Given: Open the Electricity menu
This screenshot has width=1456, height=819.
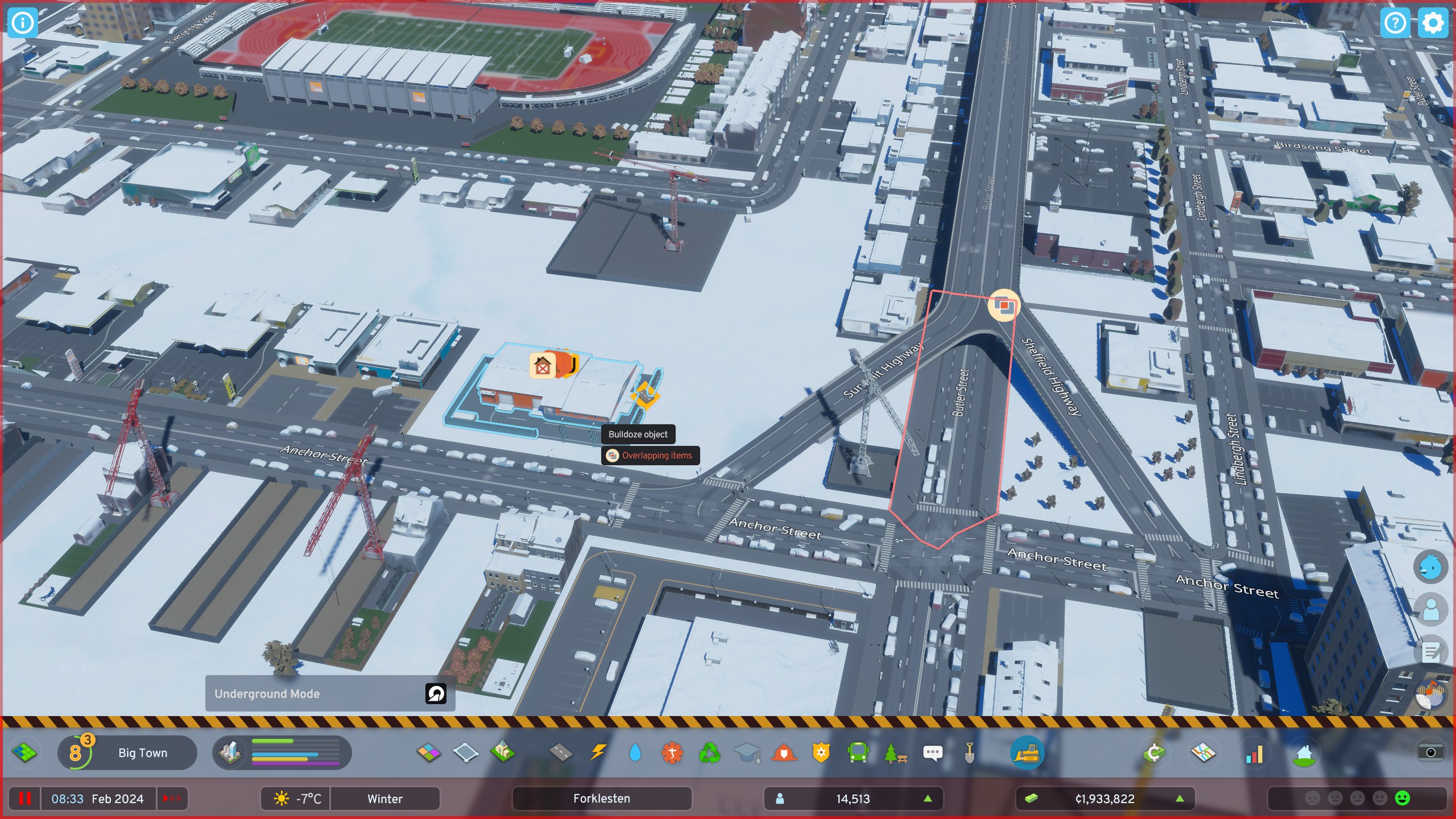Looking at the screenshot, I should (598, 752).
